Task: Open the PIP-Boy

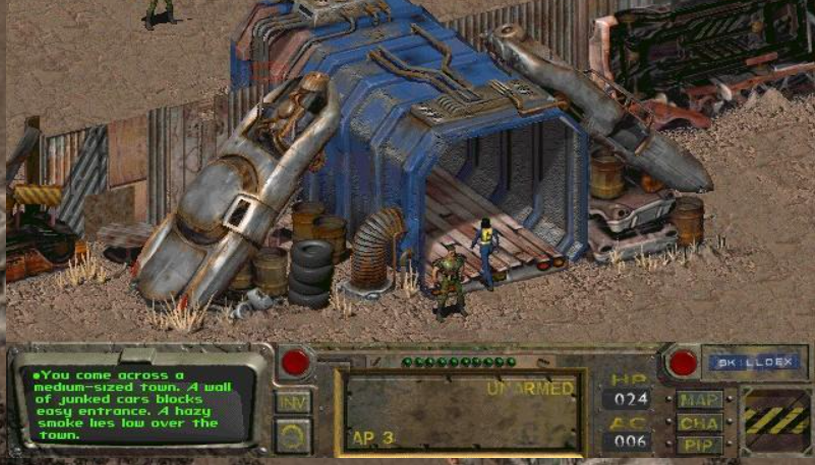Action: pos(700,443)
